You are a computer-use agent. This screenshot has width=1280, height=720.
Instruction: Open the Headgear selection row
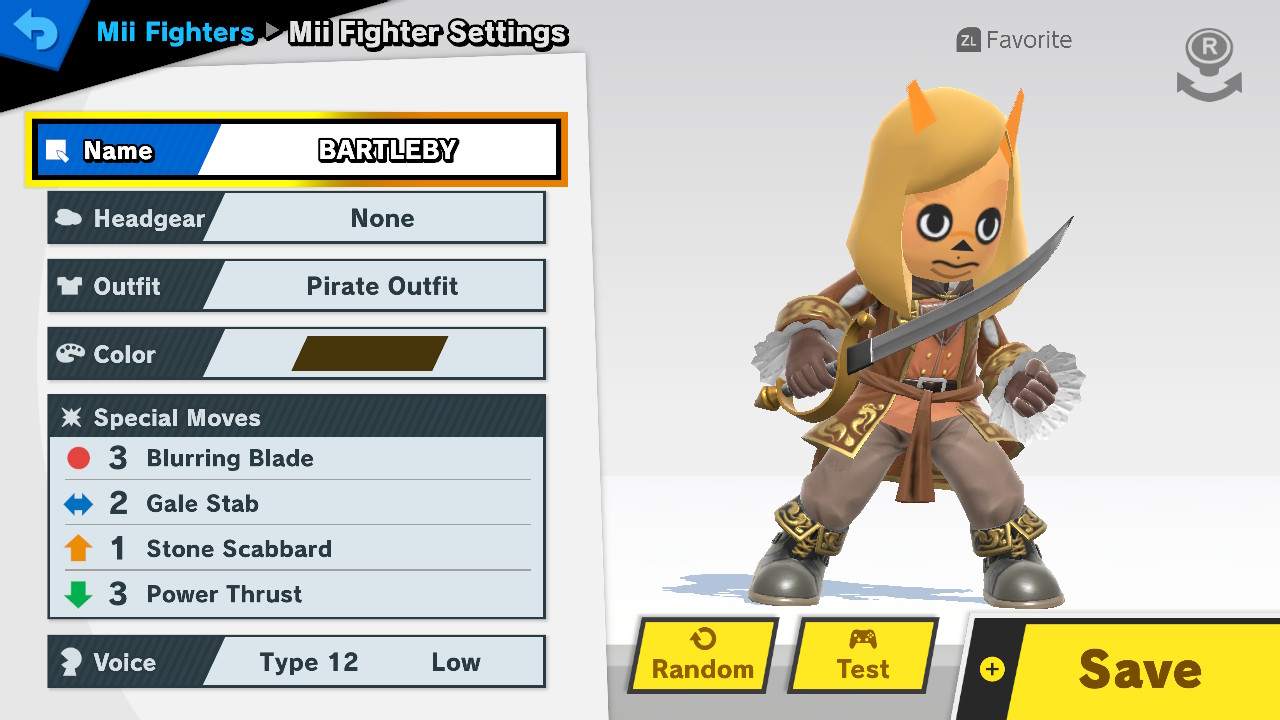click(297, 218)
